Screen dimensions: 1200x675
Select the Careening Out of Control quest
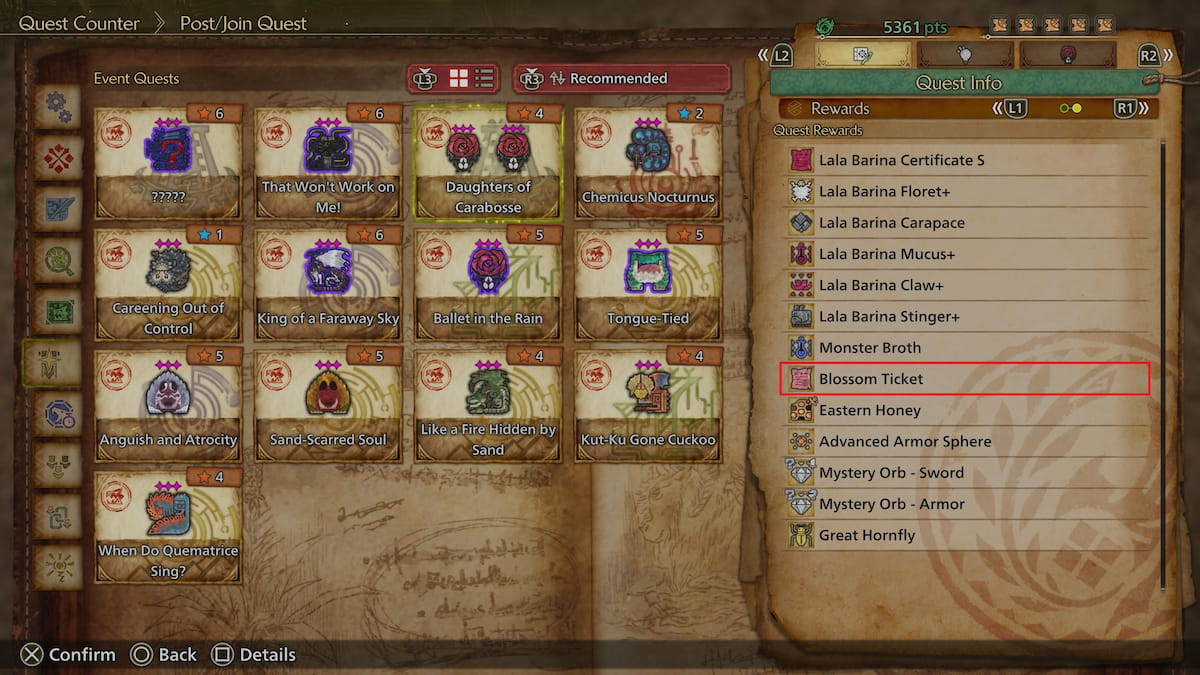168,284
